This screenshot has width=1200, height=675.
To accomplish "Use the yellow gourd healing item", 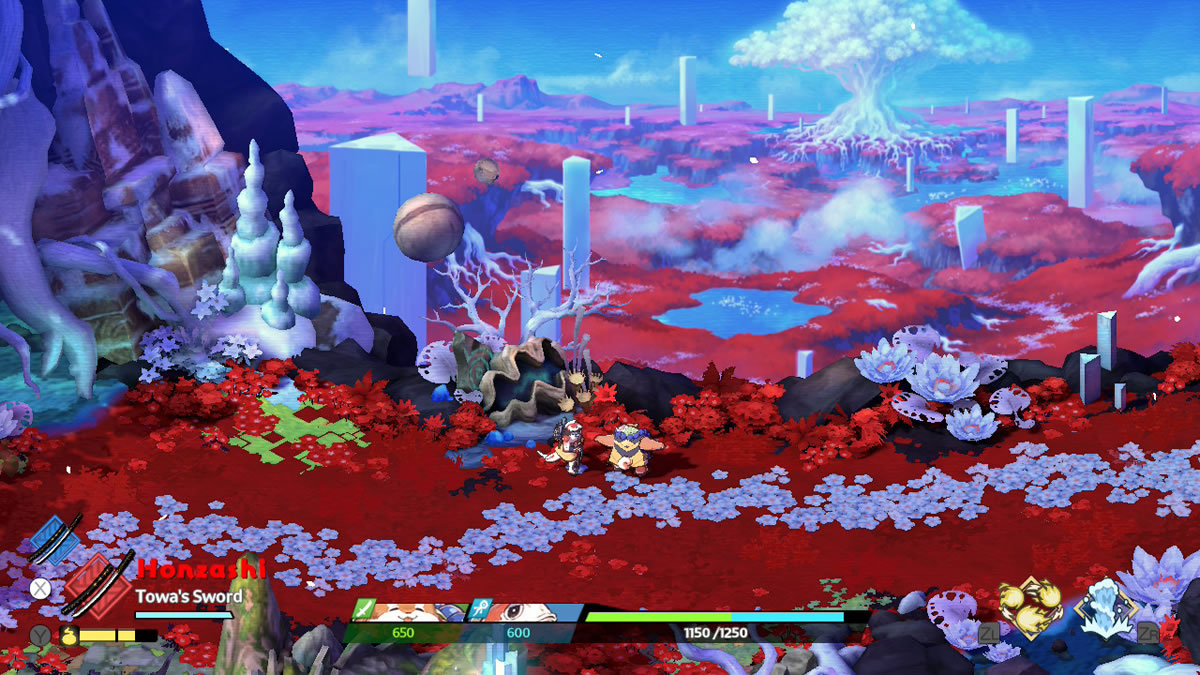I will pyautogui.click(x=68, y=634).
